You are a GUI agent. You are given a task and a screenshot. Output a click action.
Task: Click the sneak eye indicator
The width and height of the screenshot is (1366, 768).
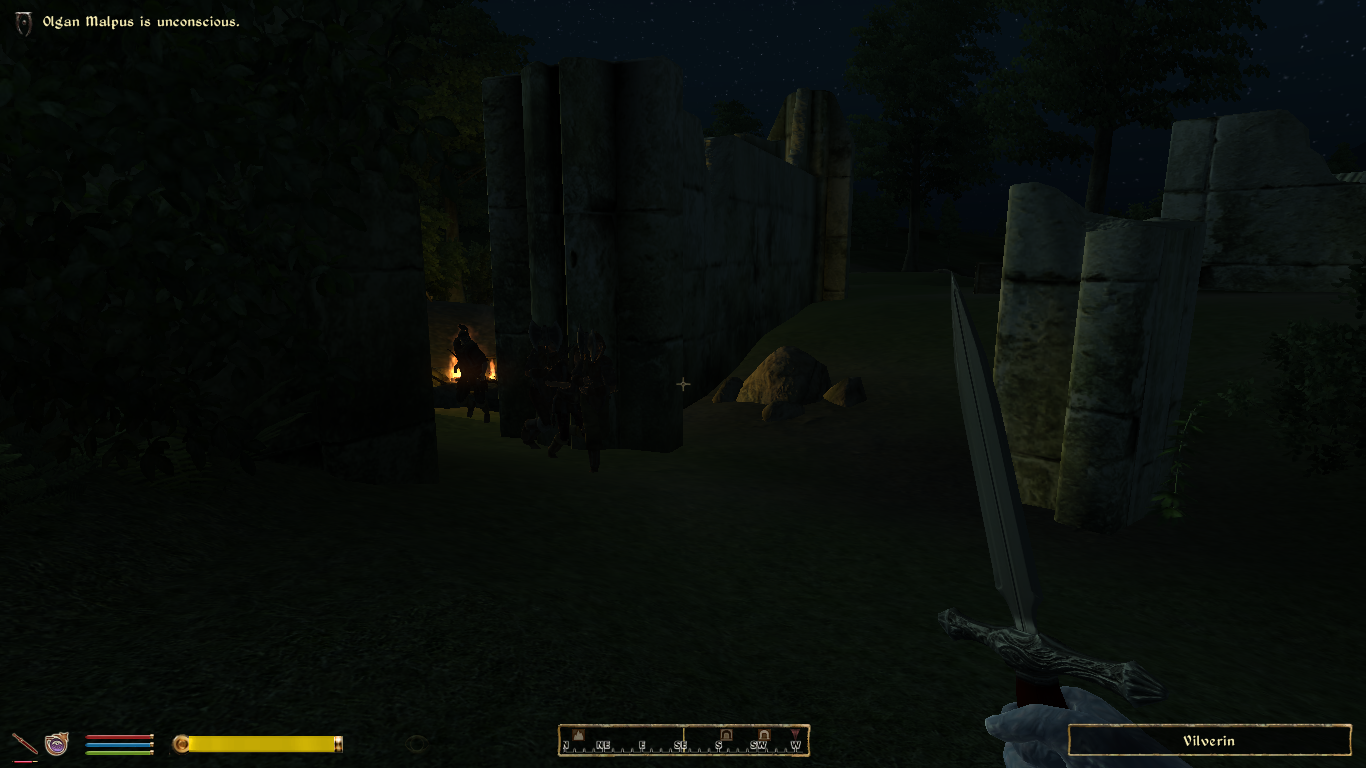coord(417,744)
